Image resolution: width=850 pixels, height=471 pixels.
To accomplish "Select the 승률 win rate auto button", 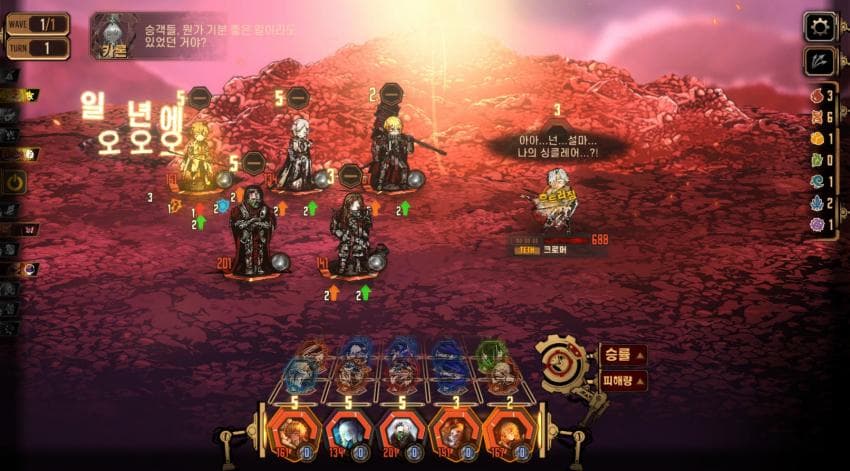I will (621, 355).
